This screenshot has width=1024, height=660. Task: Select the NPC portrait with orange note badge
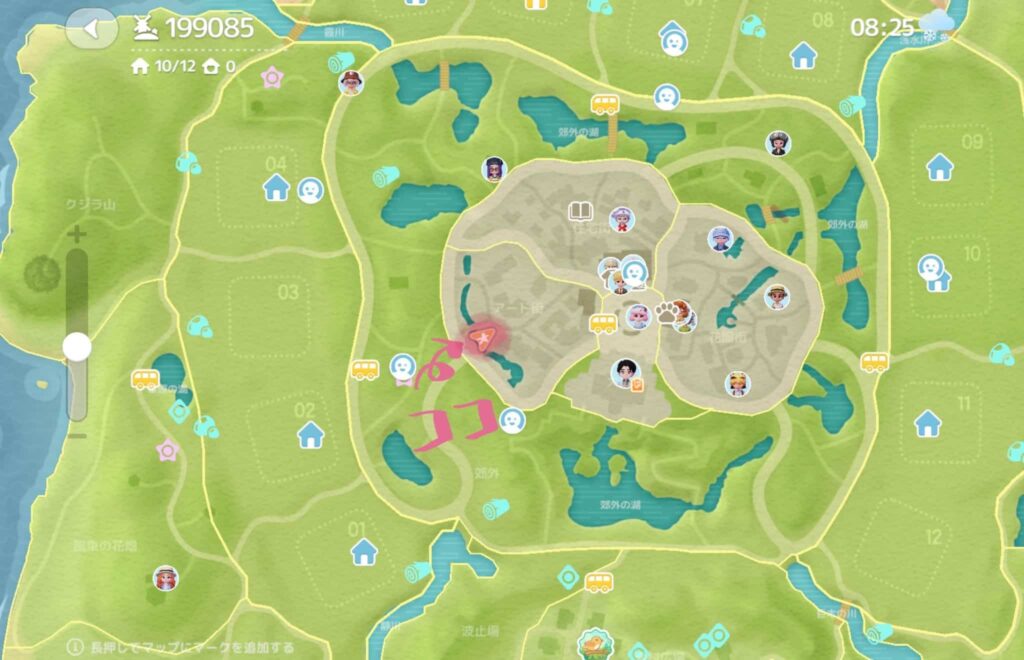point(626,374)
